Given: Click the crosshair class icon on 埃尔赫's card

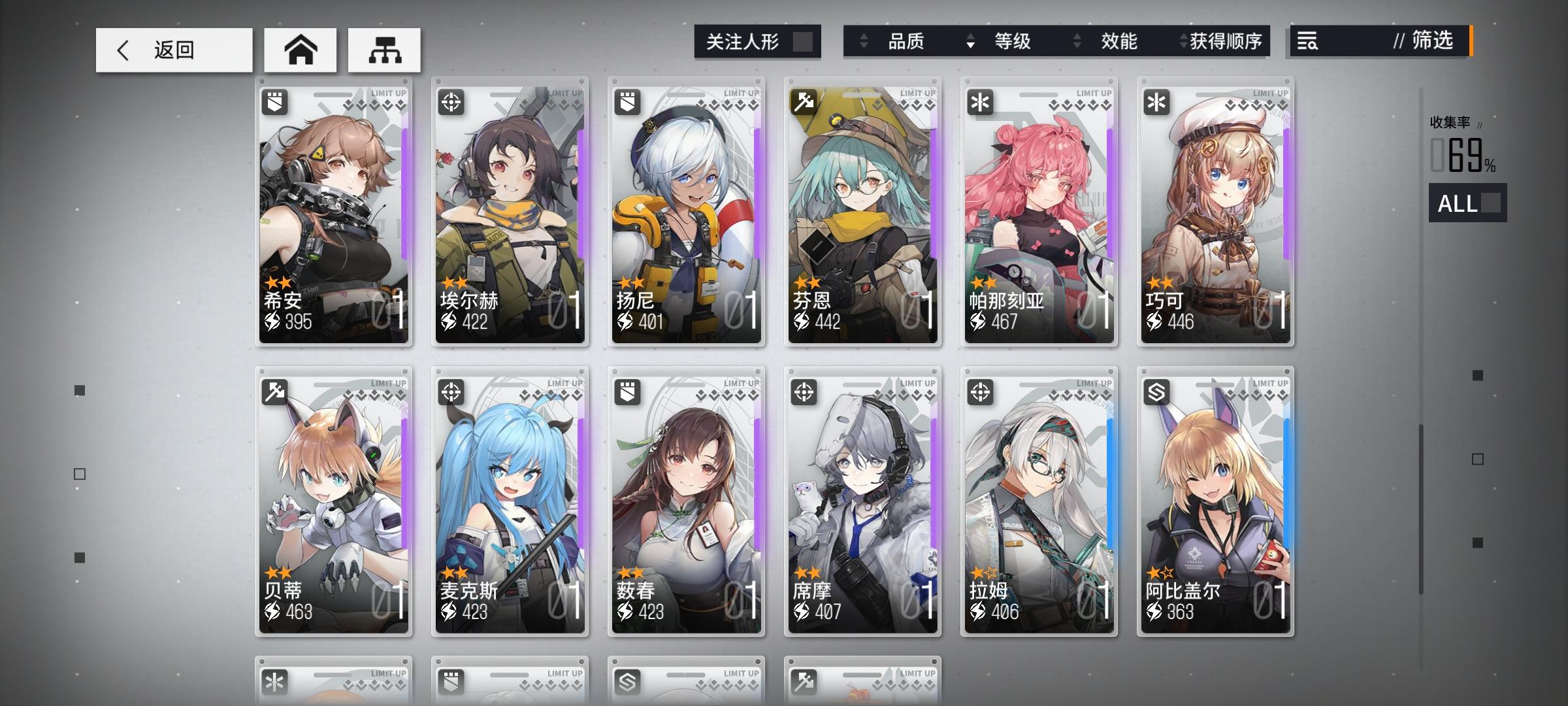Looking at the screenshot, I should tap(452, 102).
